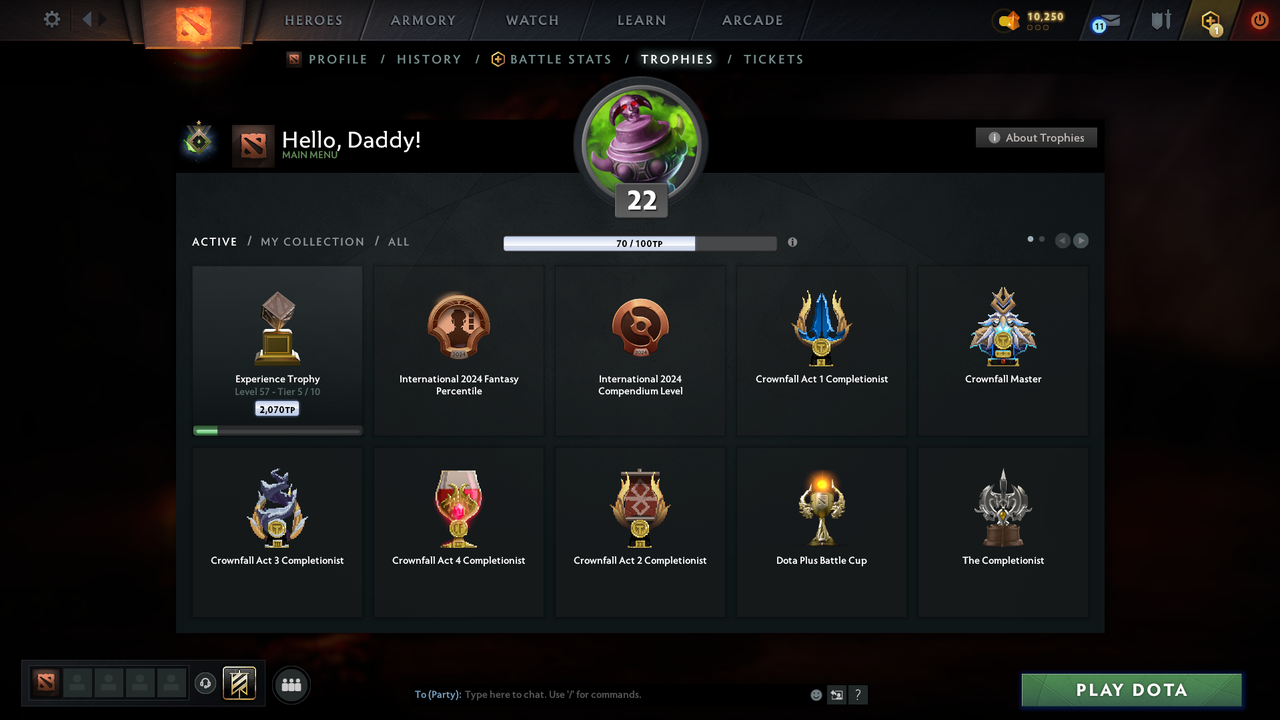The image size is (1280, 720).
Task: Click the left pagination arrow near trophy dots
Action: point(1062,240)
